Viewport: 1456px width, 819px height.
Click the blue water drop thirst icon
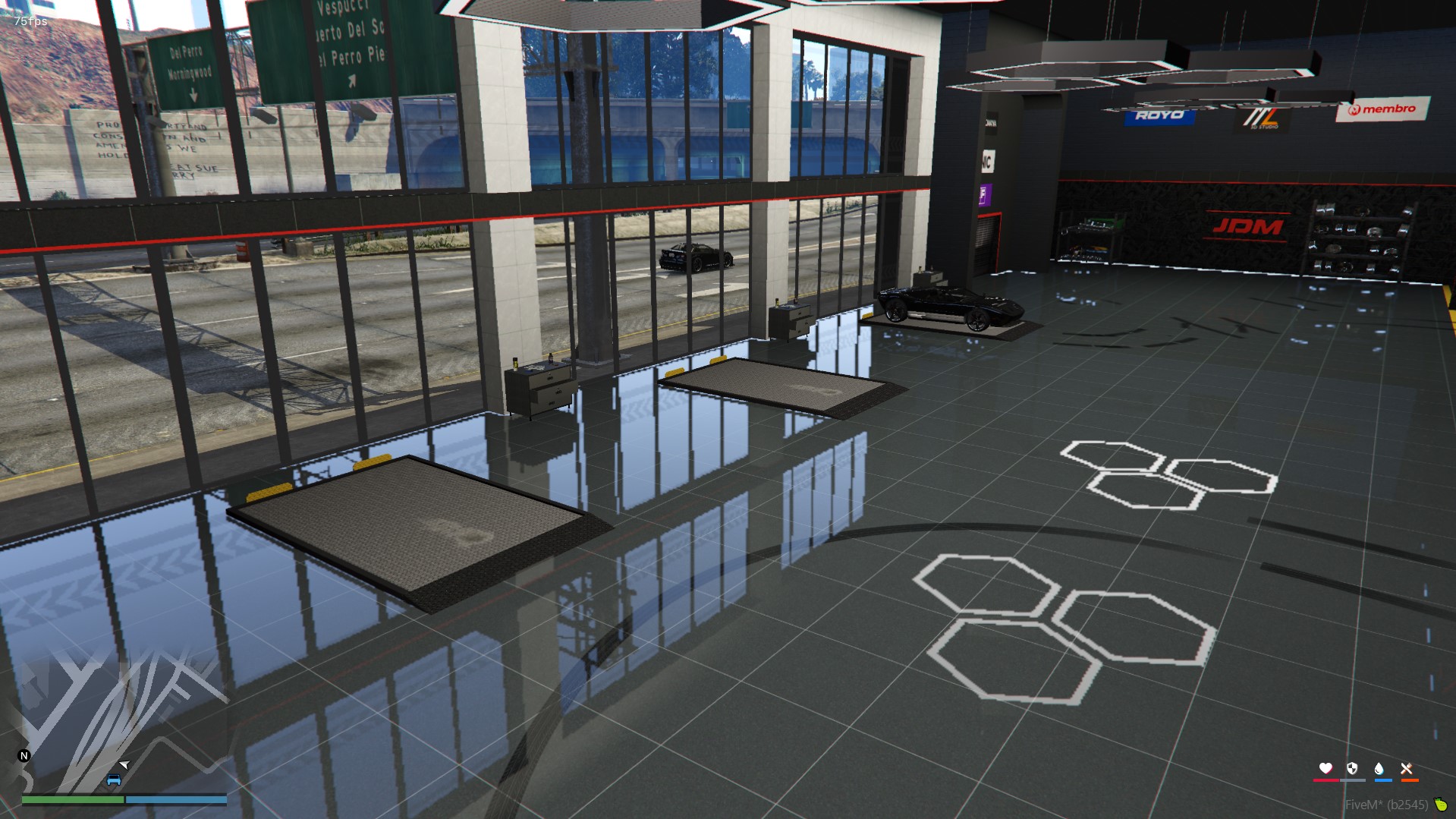1380,768
